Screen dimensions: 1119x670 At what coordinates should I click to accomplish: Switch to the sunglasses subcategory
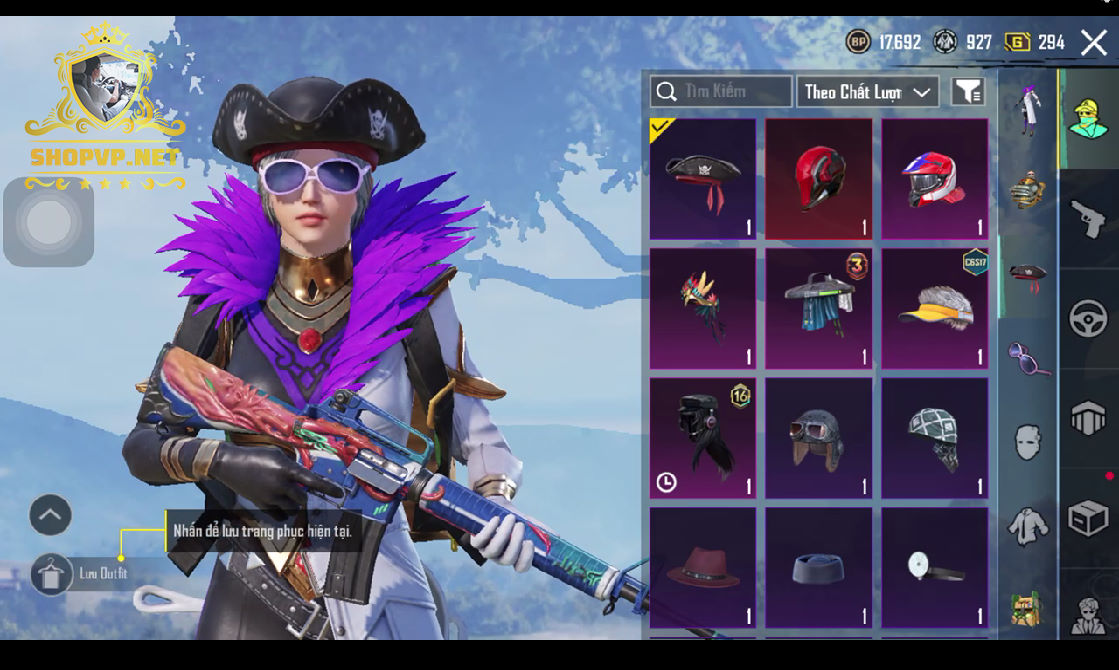point(1027,358)
